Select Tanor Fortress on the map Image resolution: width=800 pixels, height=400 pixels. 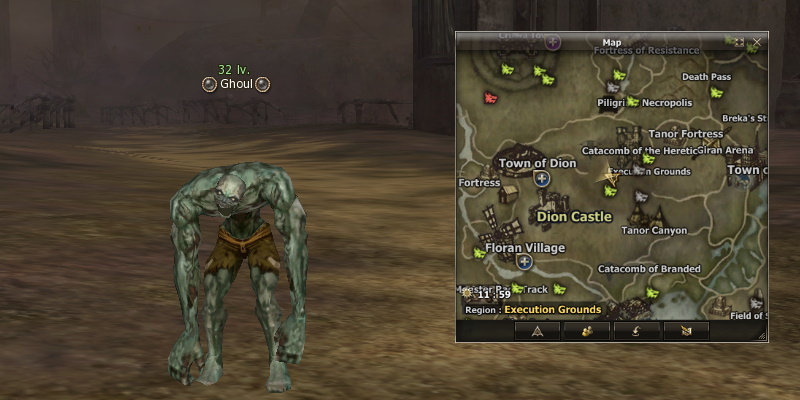click(x=685, y=133)
